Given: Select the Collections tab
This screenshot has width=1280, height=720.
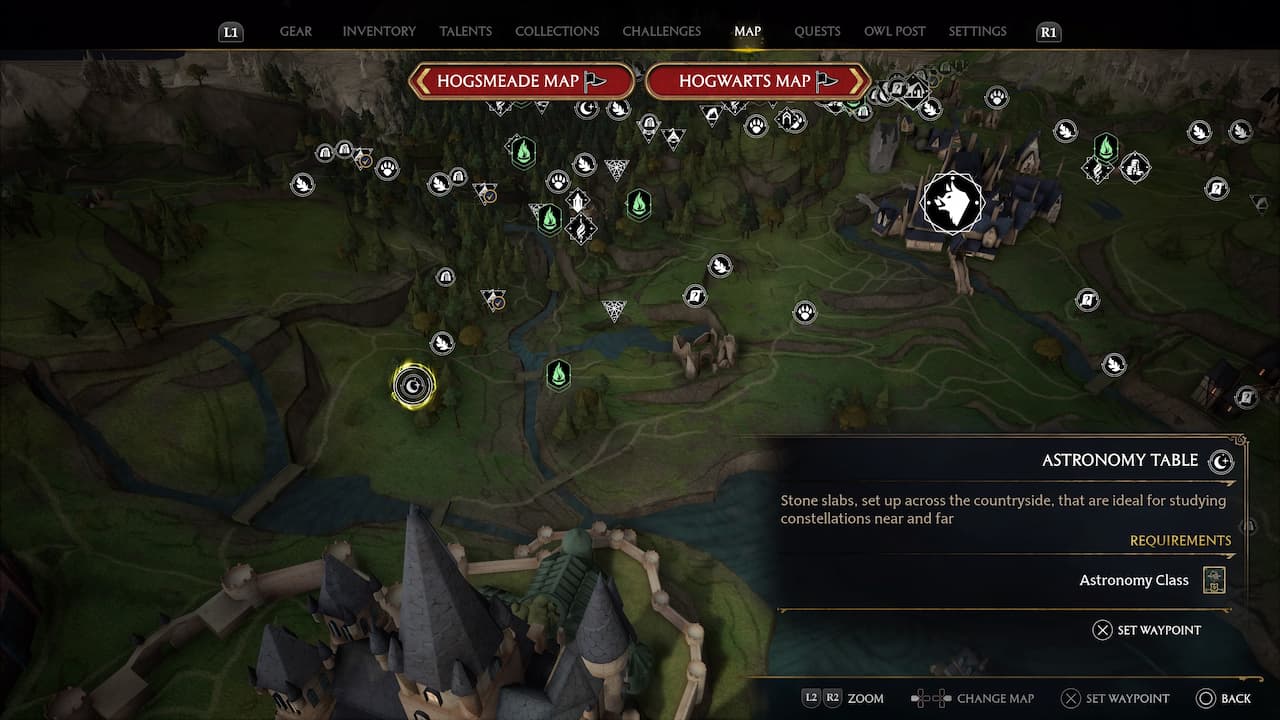Looking at the screenshot, I should pyautogui.click(x=557, y=31).
